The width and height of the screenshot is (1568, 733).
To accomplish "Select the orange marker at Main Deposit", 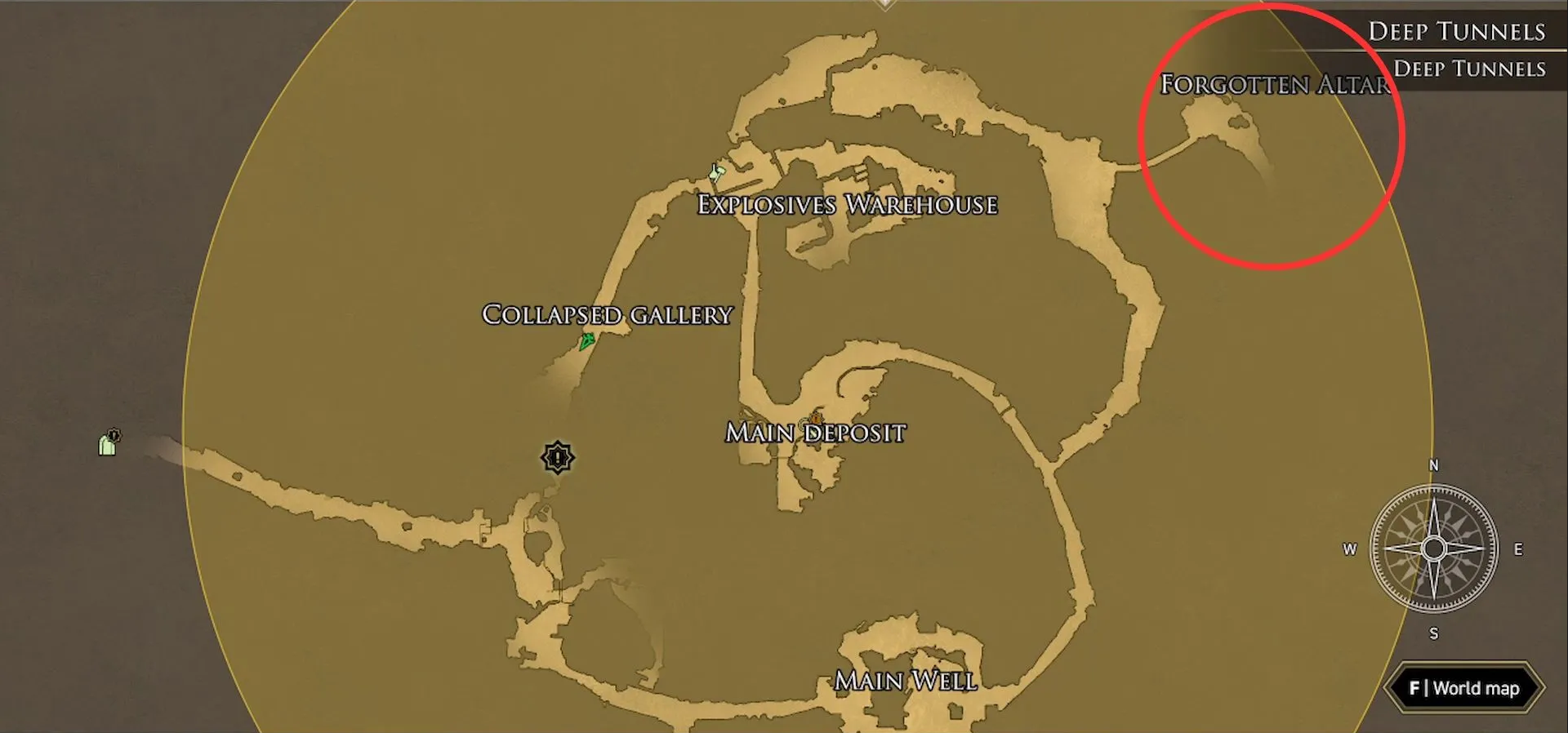I will point(816,420).
